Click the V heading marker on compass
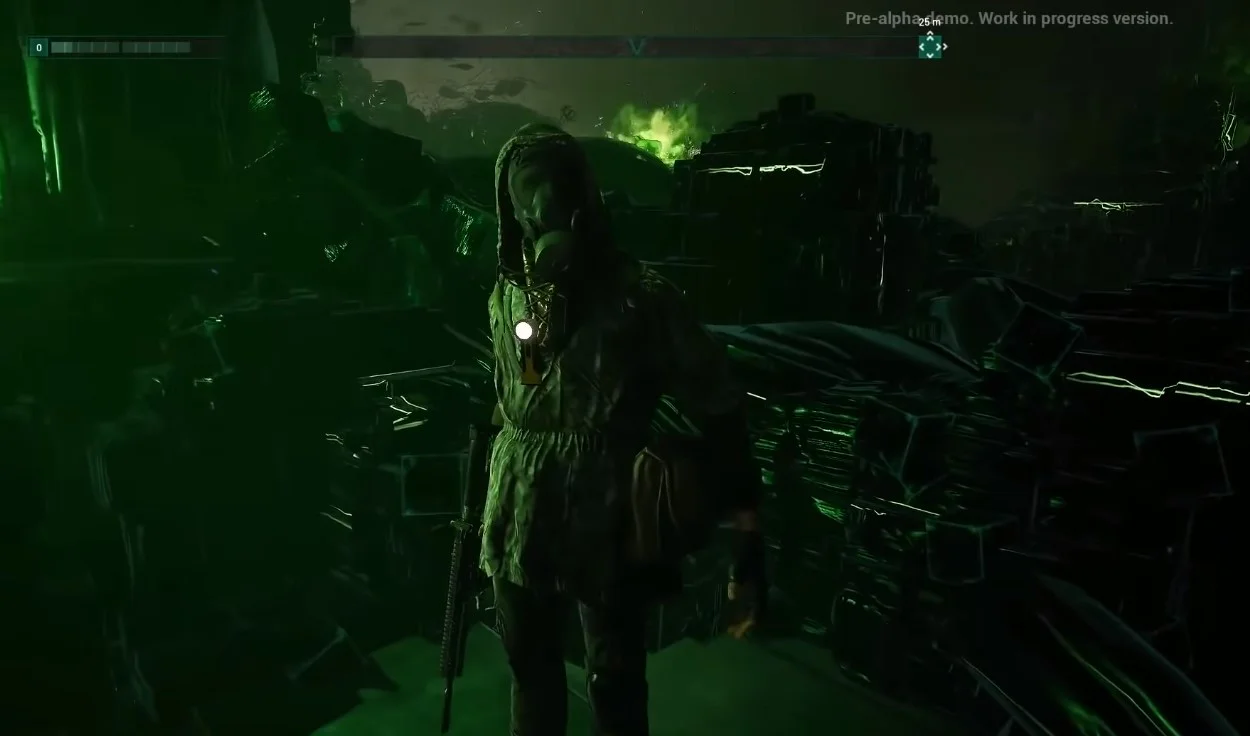 click(638, 47)
